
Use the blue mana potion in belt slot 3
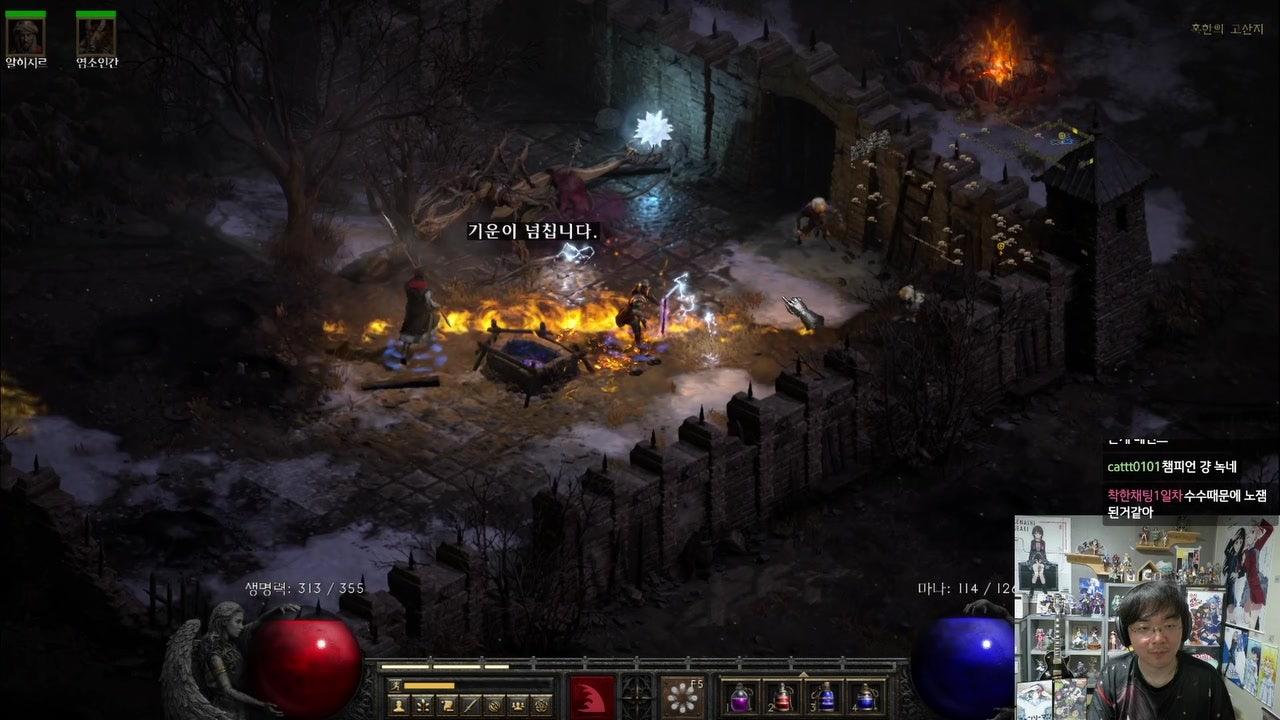pyautogui.click(x=824, y=696)
